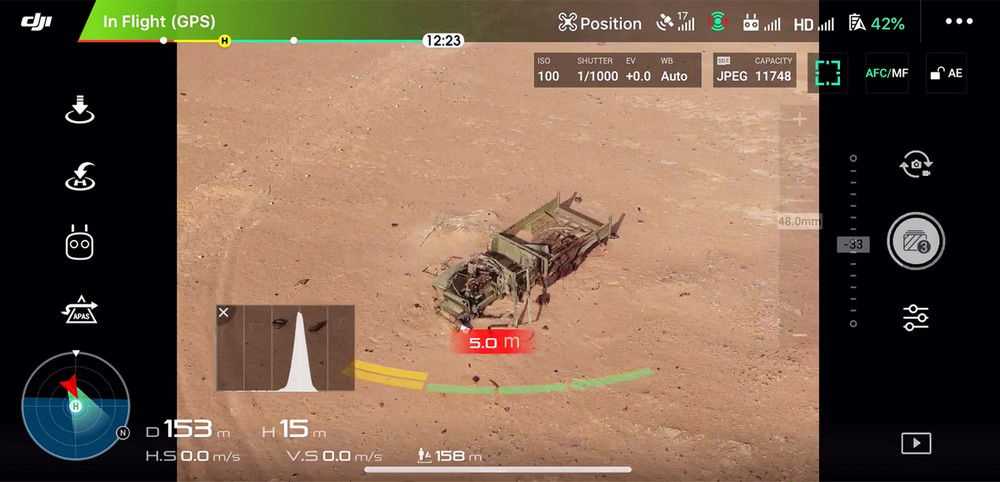This screenshot has width=1000, height=482.
Task: Open the In Flight (GPS) status bar
Action: pos(160,21)
